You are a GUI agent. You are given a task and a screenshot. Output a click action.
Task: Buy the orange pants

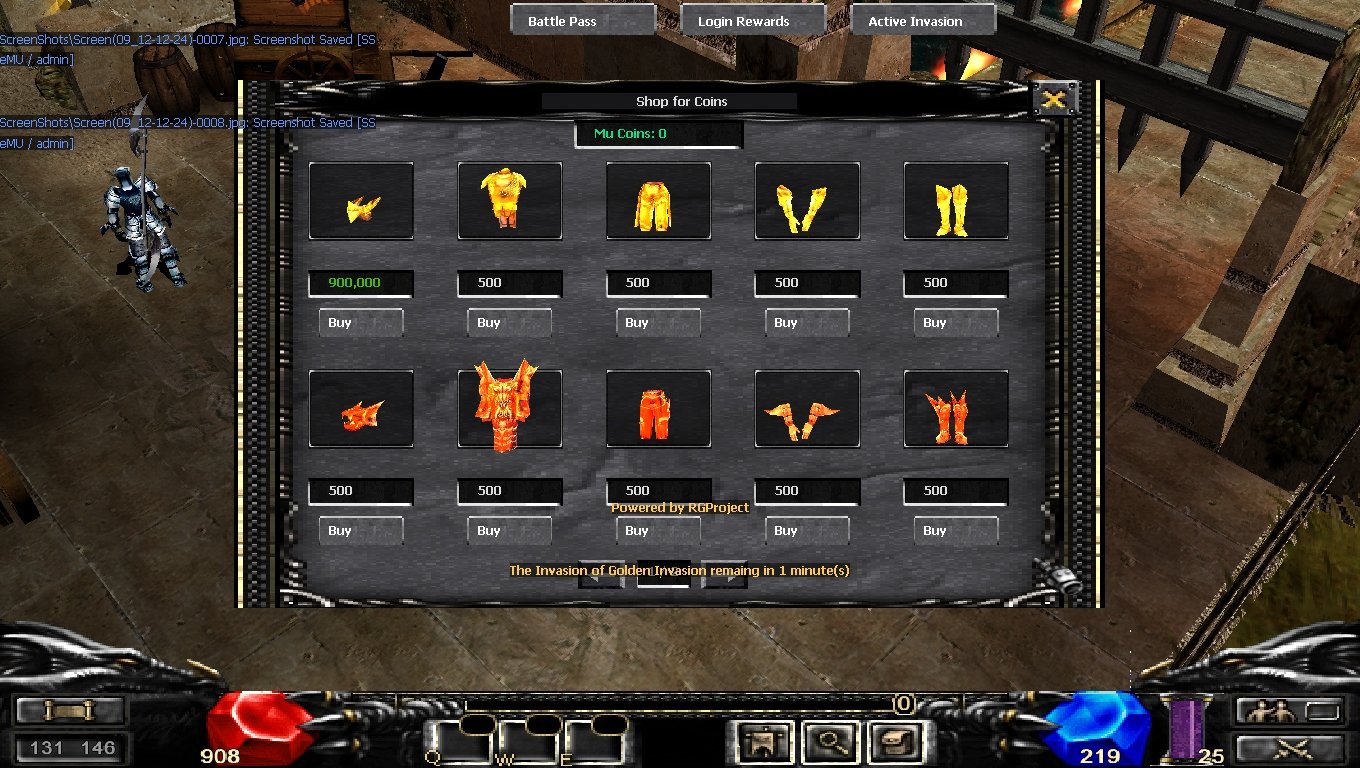[x=658, y=530]
